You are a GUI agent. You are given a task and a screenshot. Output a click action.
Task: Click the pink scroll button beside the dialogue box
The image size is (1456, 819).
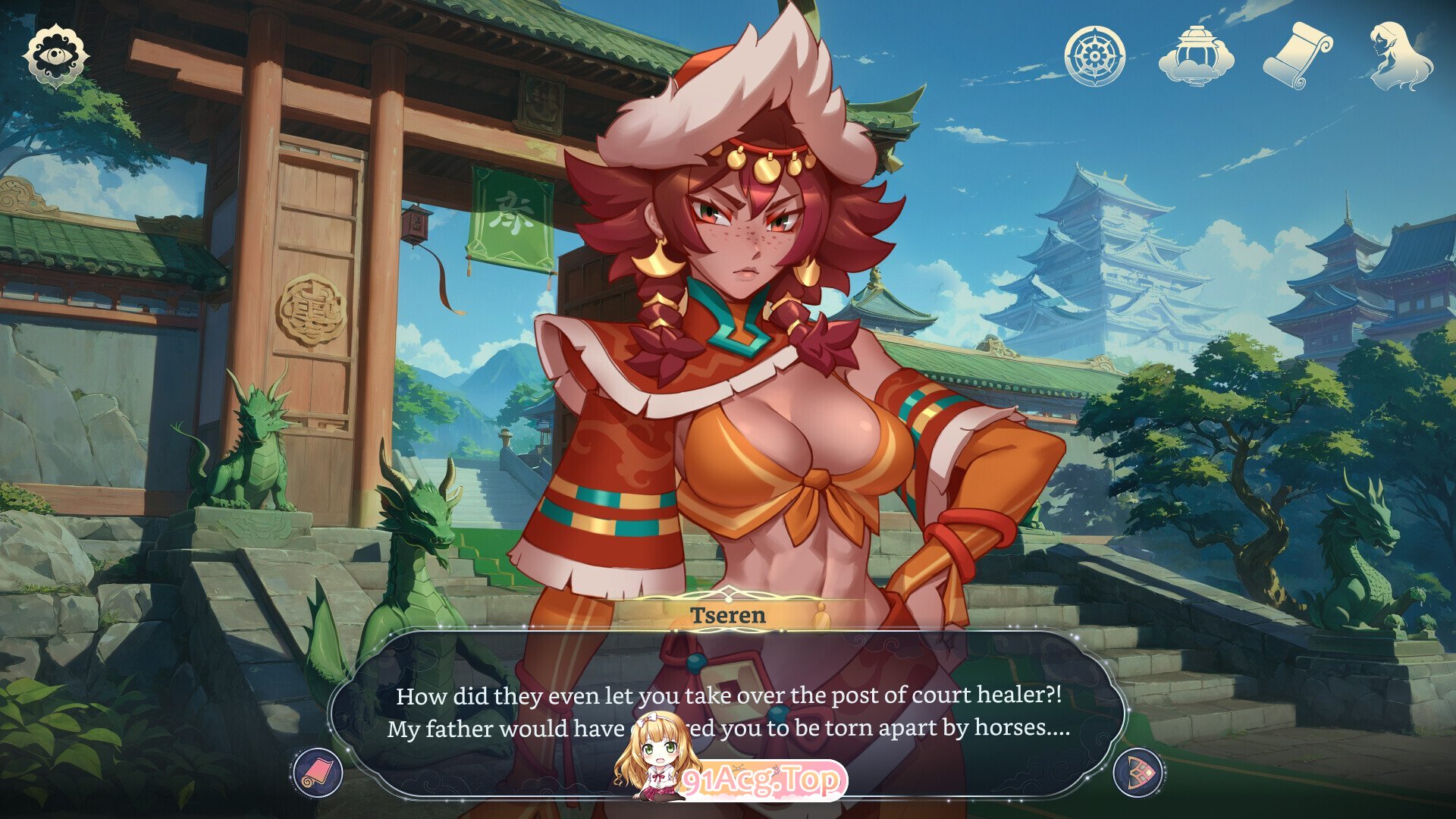318,772
